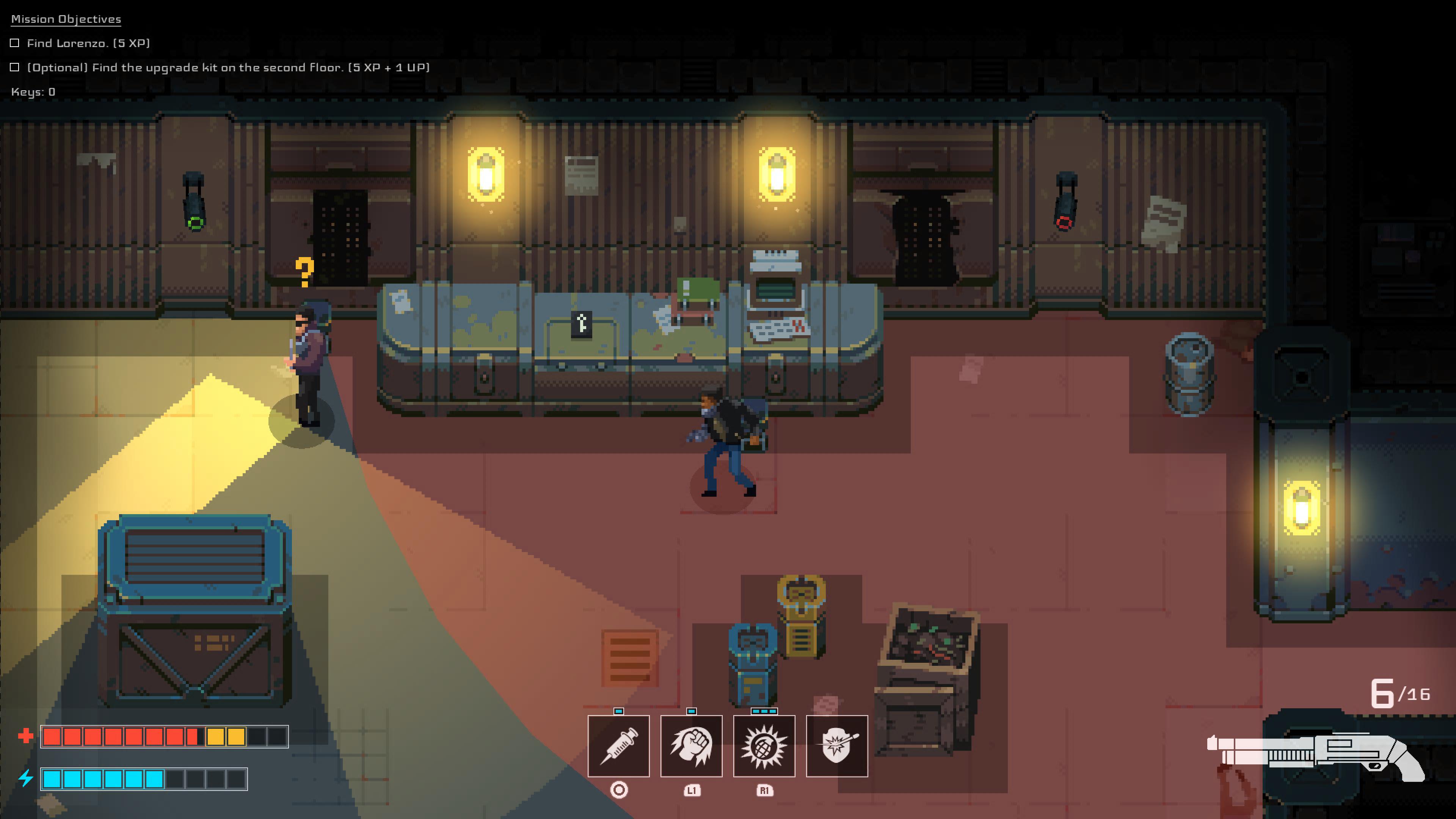Open the Mission Objectives header
Image resolution: width=1456 pixels, height=819 pixels.
tap(65, 19)
